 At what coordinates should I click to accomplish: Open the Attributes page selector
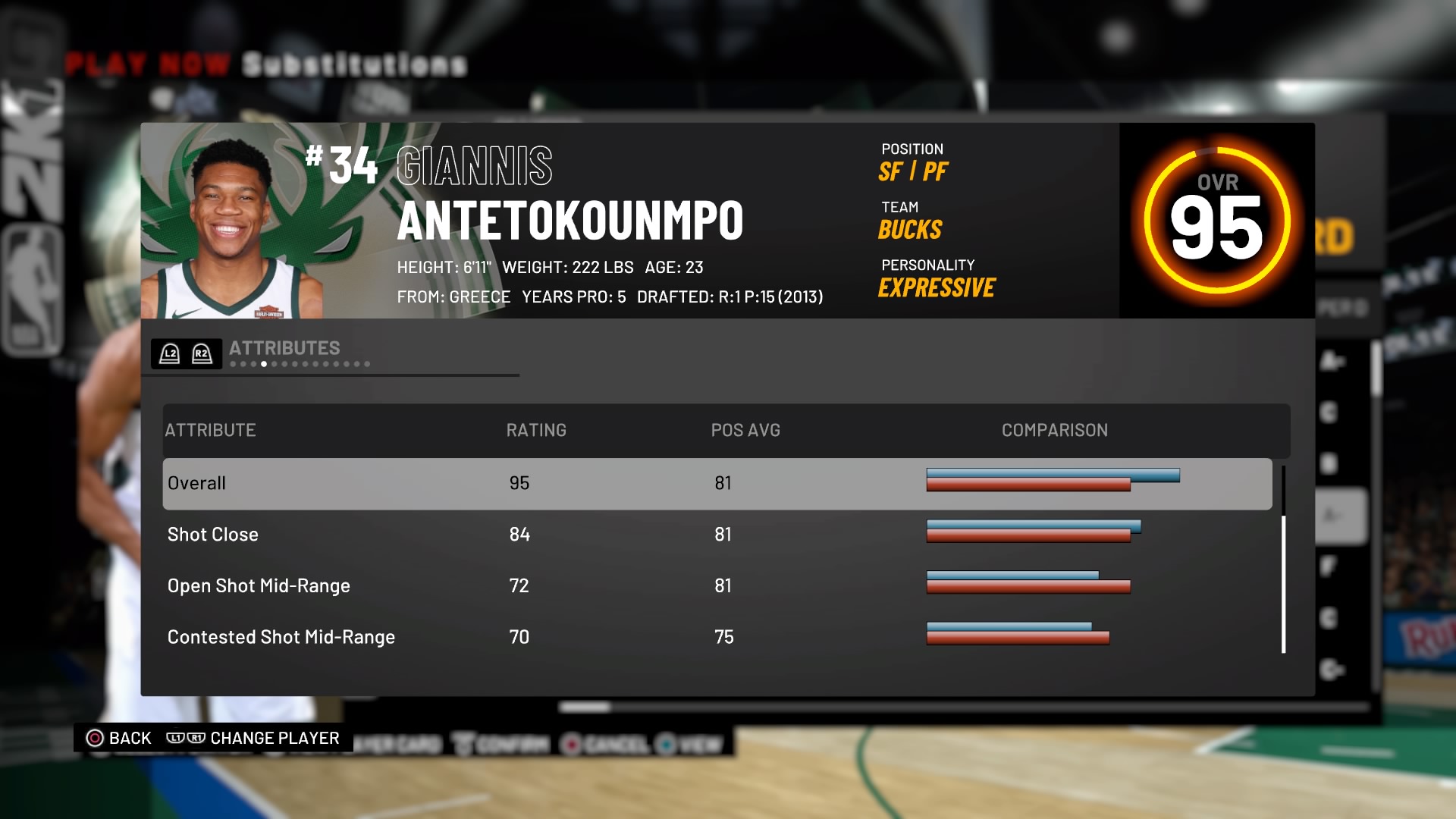[284, 349]
